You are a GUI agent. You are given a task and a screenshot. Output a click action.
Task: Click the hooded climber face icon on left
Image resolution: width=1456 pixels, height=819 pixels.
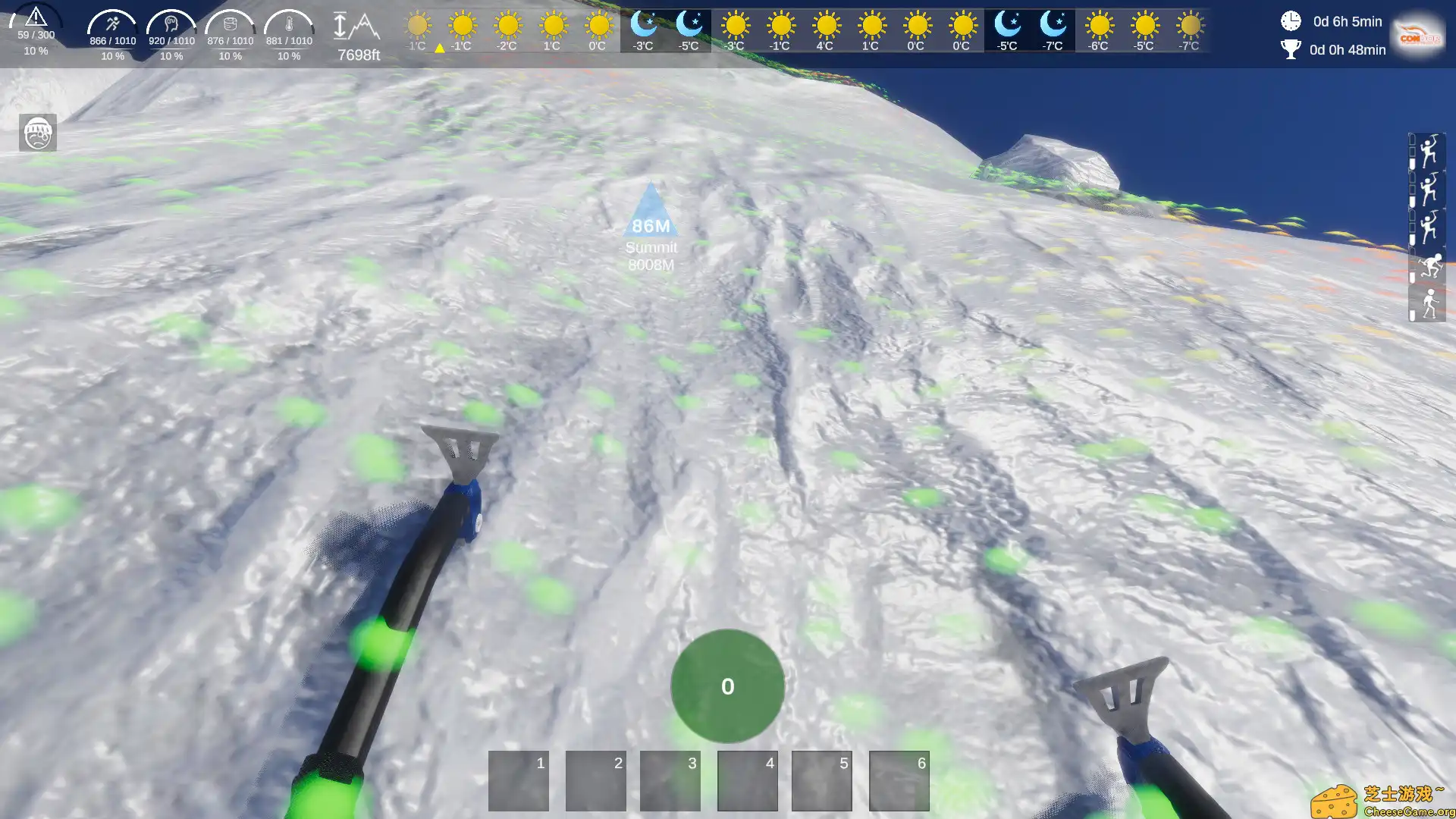point(38,133)
